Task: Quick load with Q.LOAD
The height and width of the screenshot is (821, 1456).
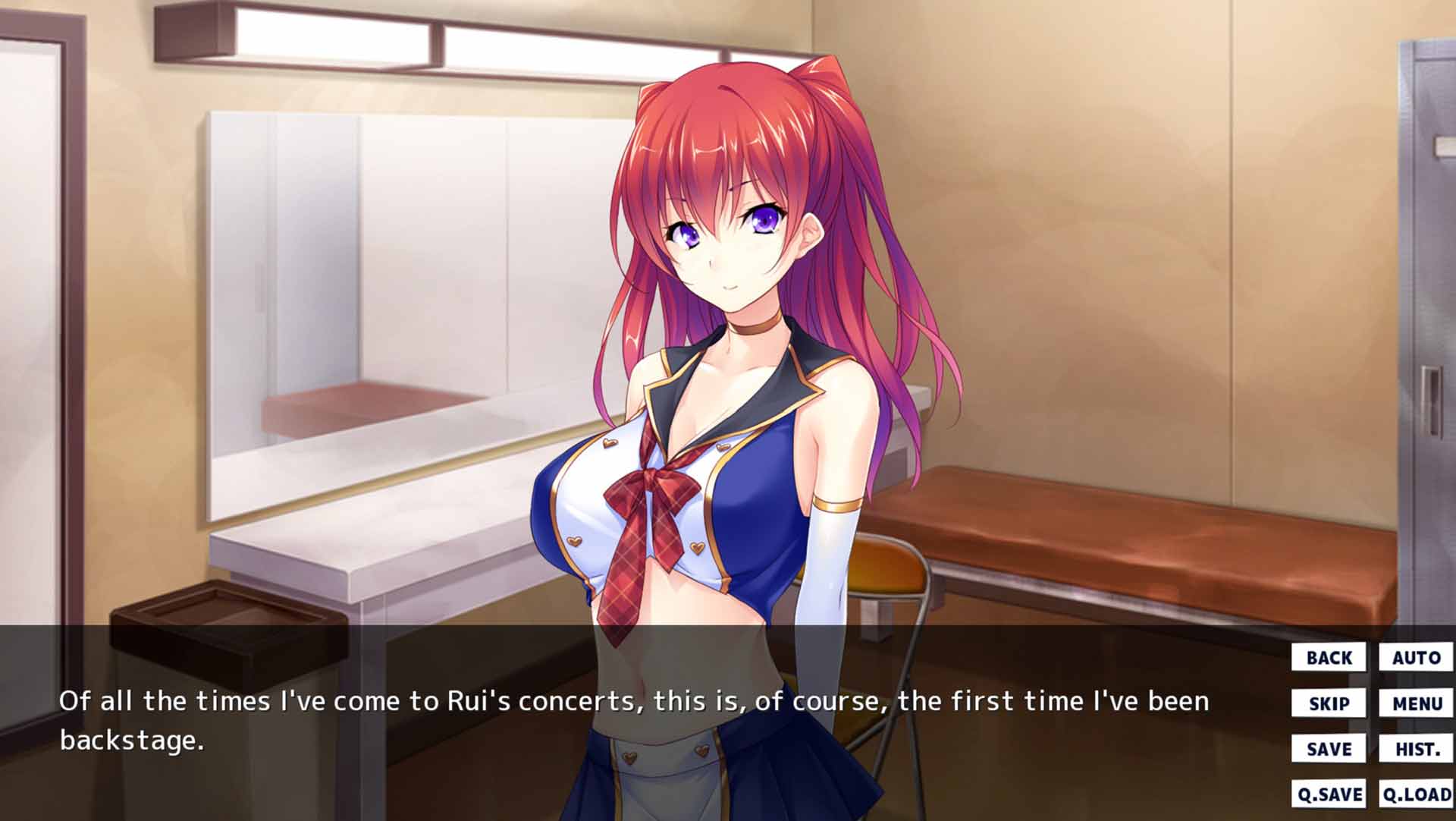Action: click(1416, 794)
